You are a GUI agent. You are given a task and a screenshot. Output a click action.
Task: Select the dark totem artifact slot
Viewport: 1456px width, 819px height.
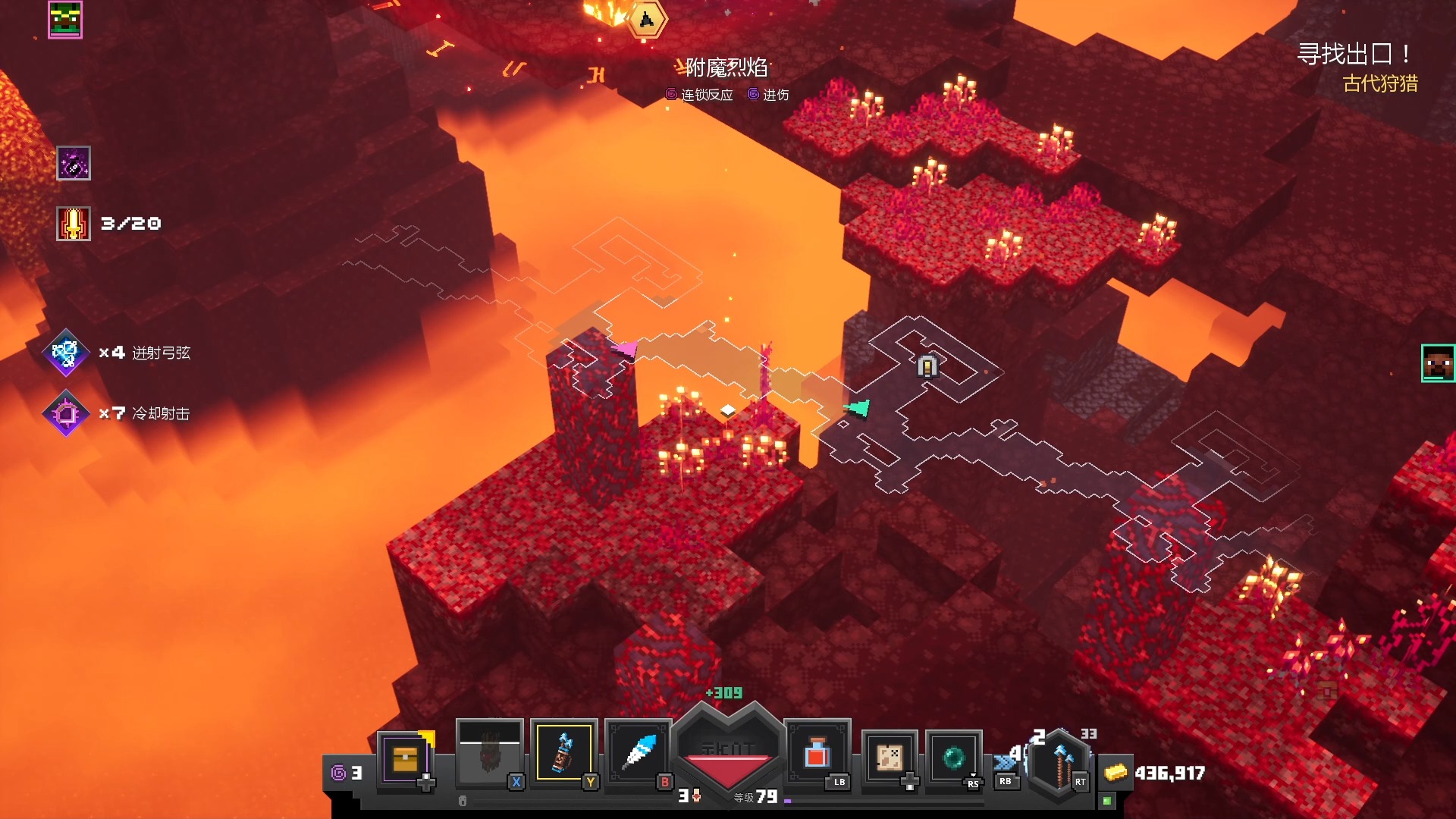click(x=489, y=753)
